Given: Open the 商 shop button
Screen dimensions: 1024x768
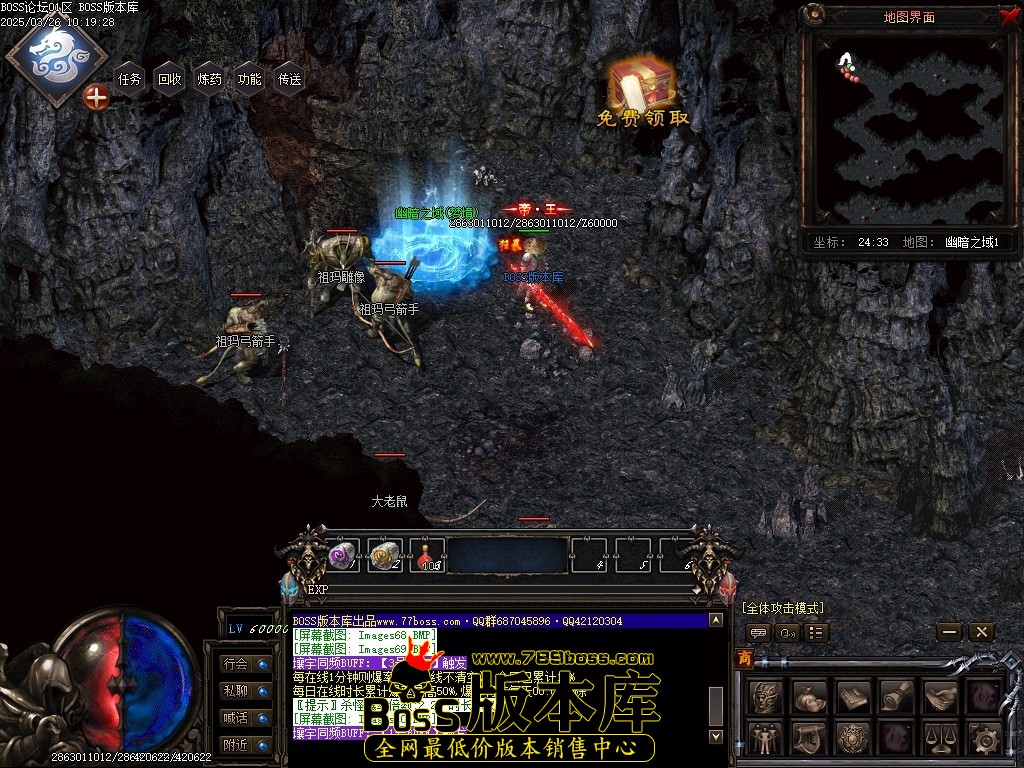Looking at the screenshot, I should pyautogui.click(x=744, y=658).
